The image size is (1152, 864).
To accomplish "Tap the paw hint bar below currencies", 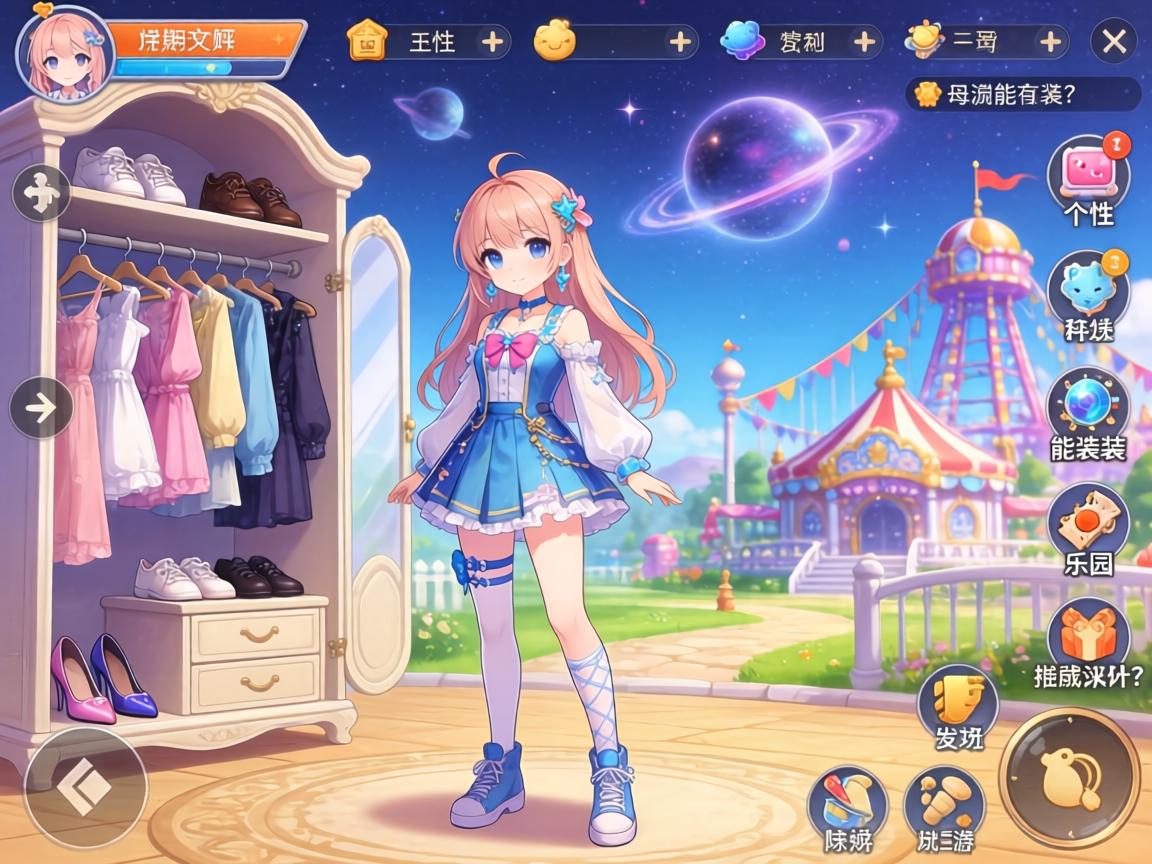I will [x=1022, y=95].
